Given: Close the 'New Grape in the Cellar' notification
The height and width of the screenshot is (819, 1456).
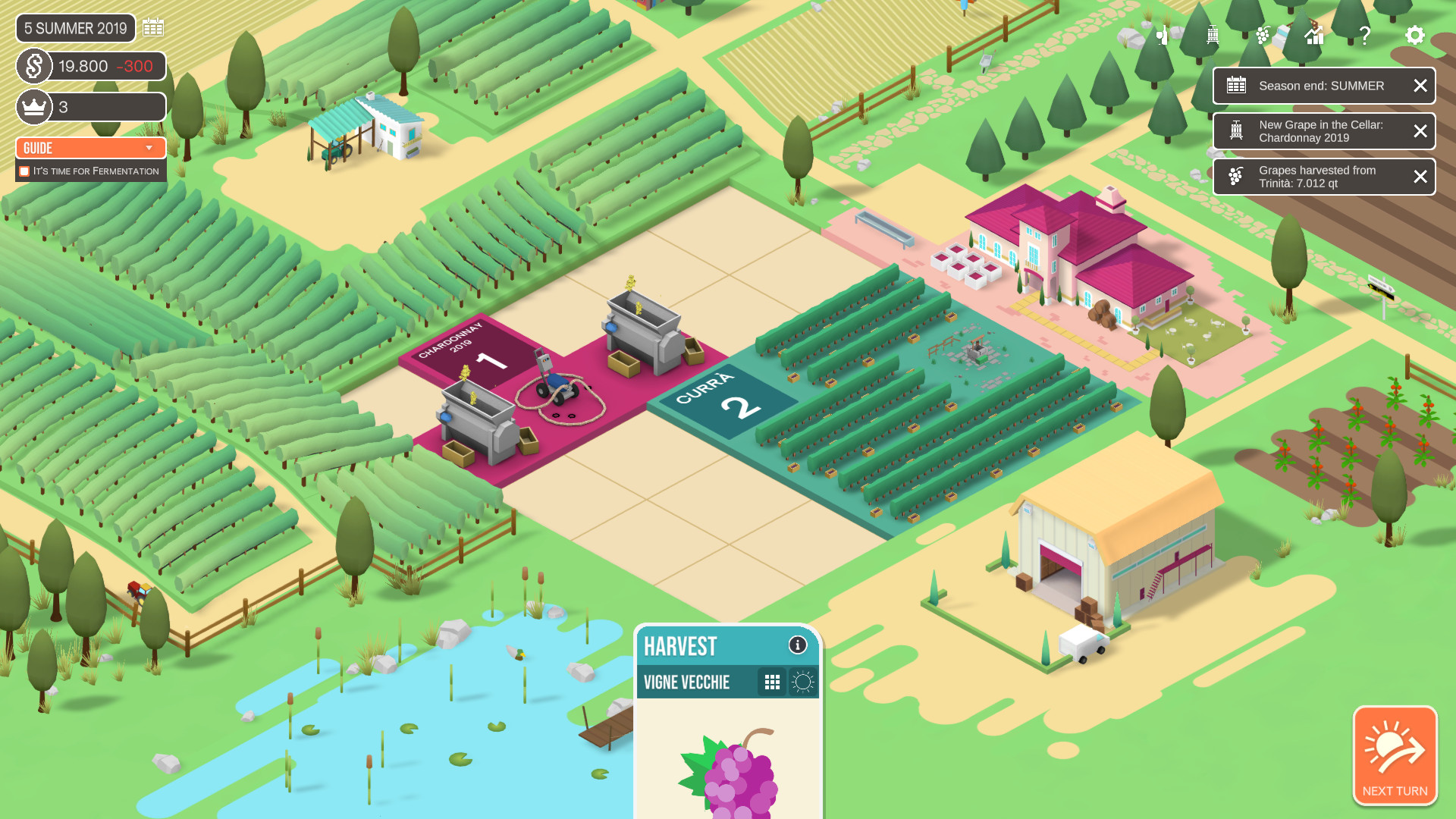Looking at the screenshot, I should point(1420,130).
